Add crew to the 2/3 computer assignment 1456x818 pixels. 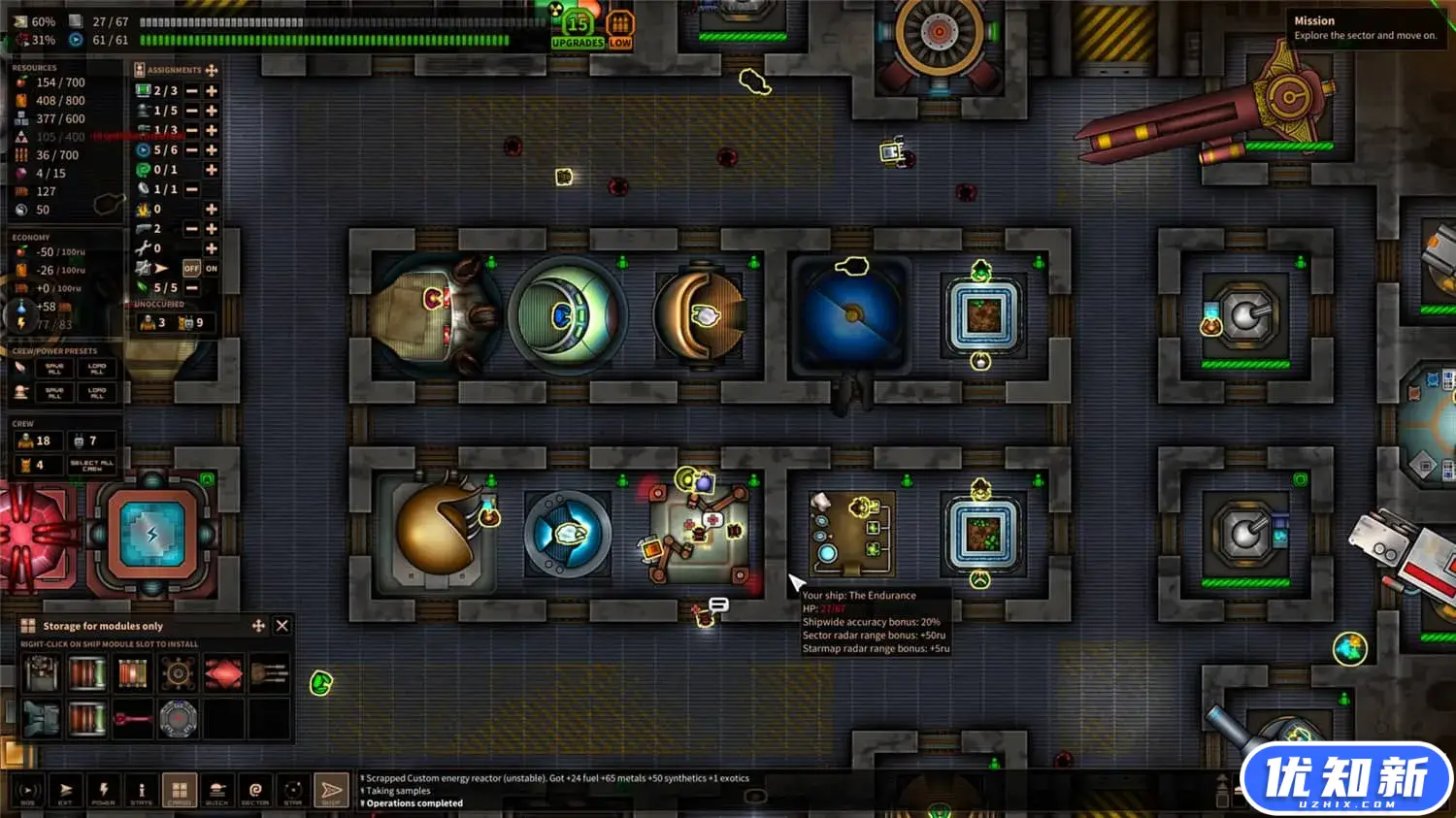point(212,90)
